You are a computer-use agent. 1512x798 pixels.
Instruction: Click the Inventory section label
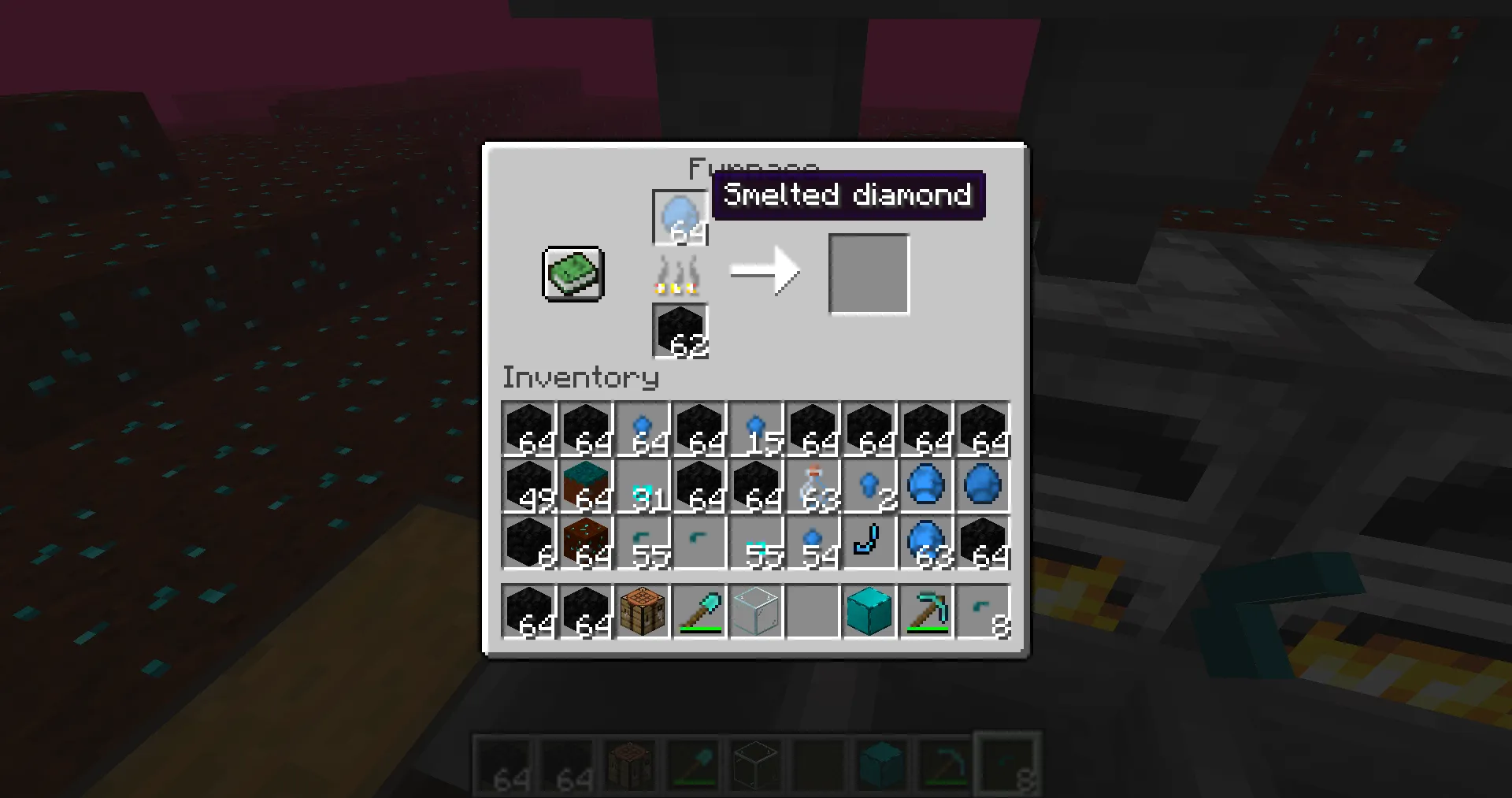tap(580, 378)
